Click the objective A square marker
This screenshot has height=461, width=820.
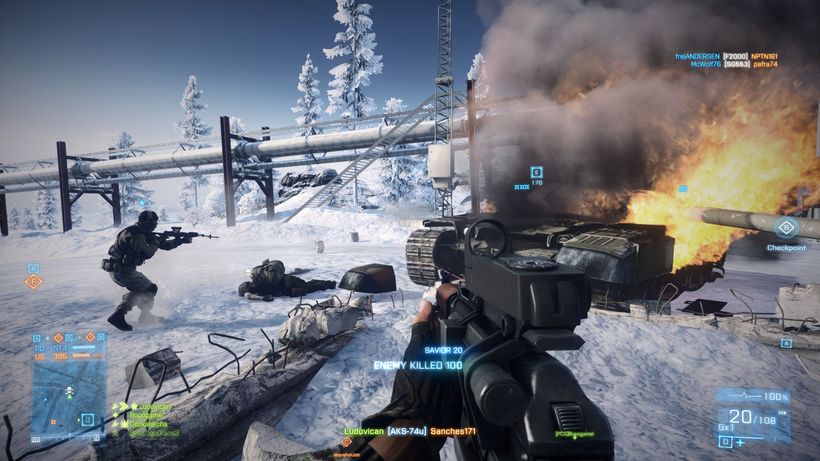pos(786,343)
